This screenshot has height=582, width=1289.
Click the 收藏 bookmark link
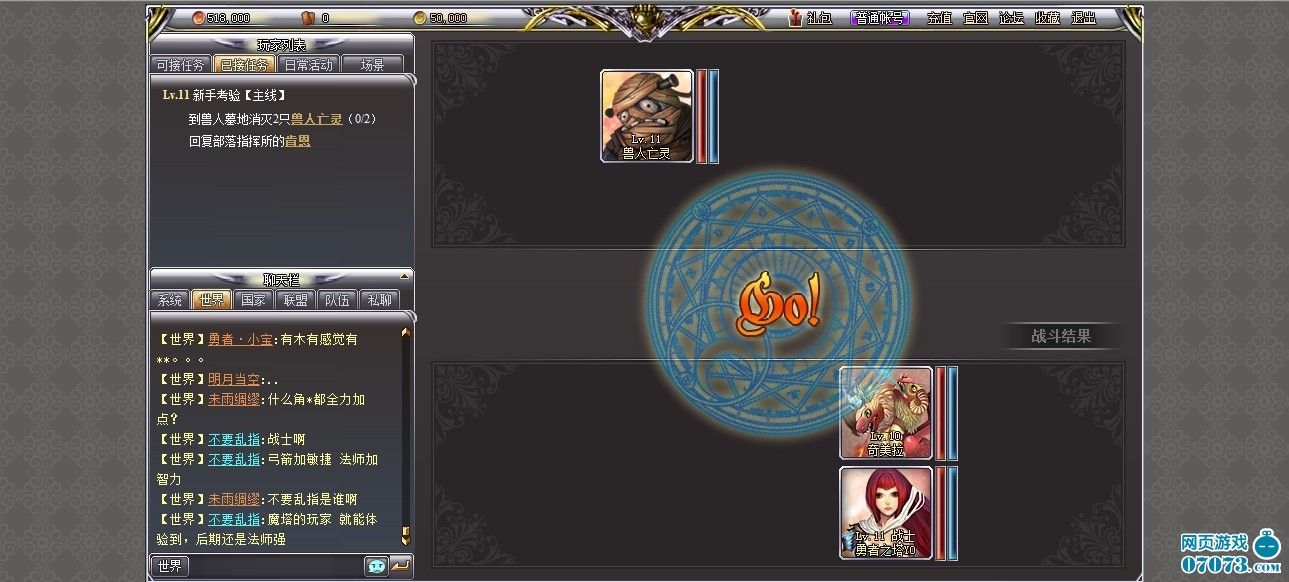1047,18
